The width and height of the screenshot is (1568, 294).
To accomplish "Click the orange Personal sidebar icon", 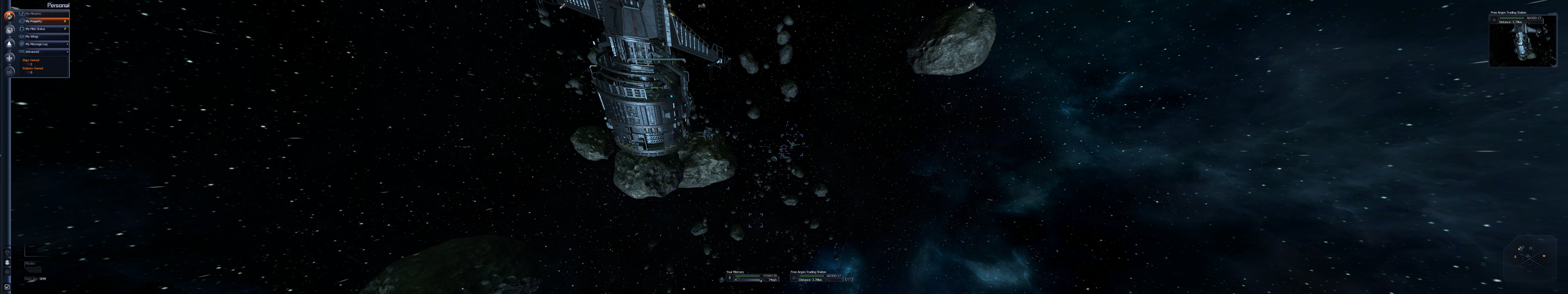I will [x=9, y=16].
